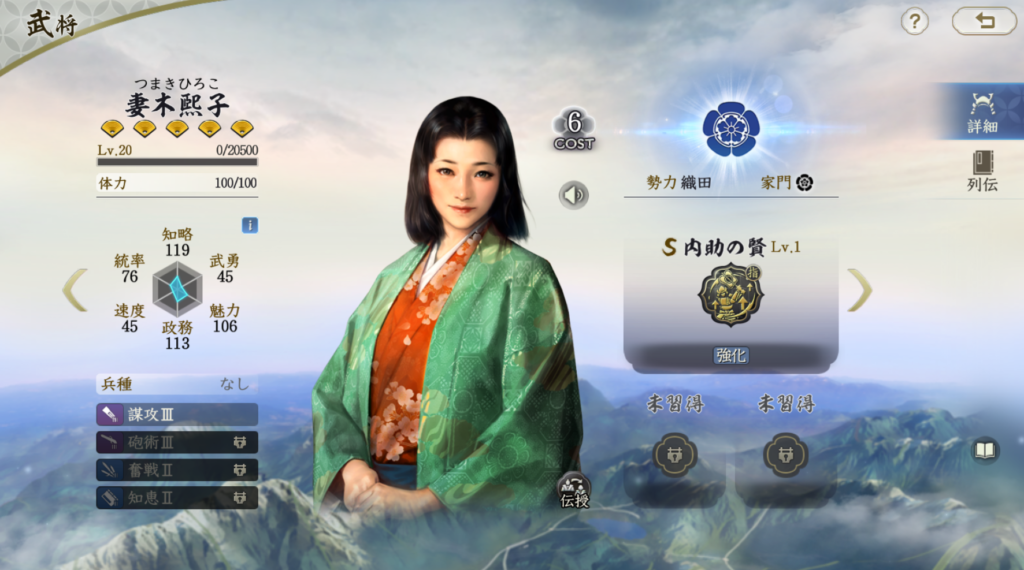Screen dimensions: 1024x570
Task: Select the locked 知恵Ⅱ trait row
Action: click(177, 497)
